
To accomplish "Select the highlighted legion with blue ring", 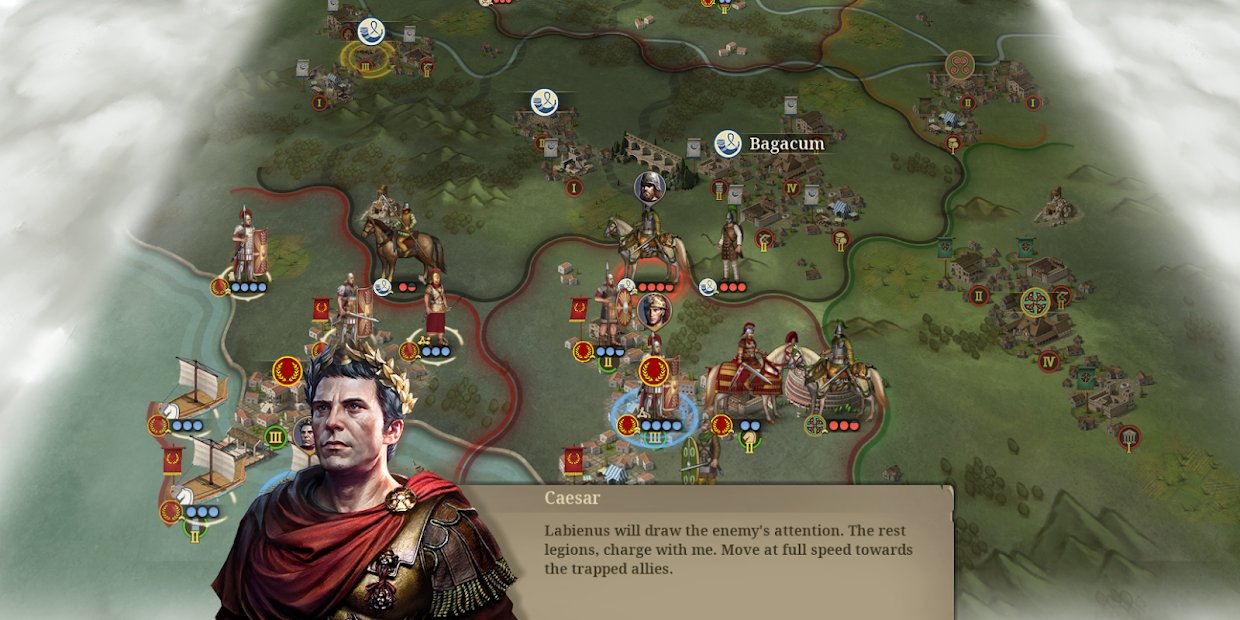I will (x=655, y=405).
